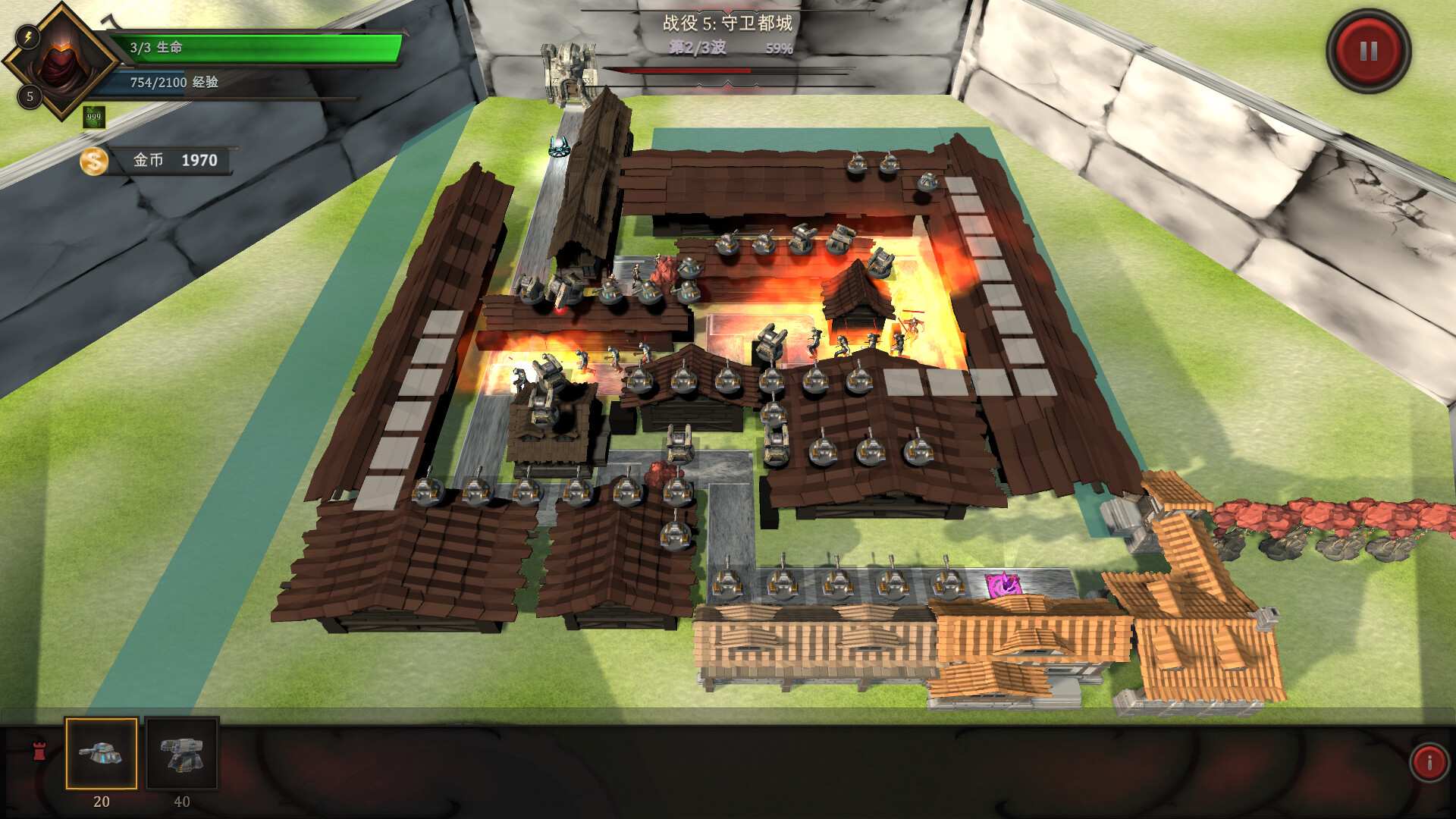This screenshot has width=1456, height=819.
Task: Click the gold coin icon next to 金币
Action: 93,160
